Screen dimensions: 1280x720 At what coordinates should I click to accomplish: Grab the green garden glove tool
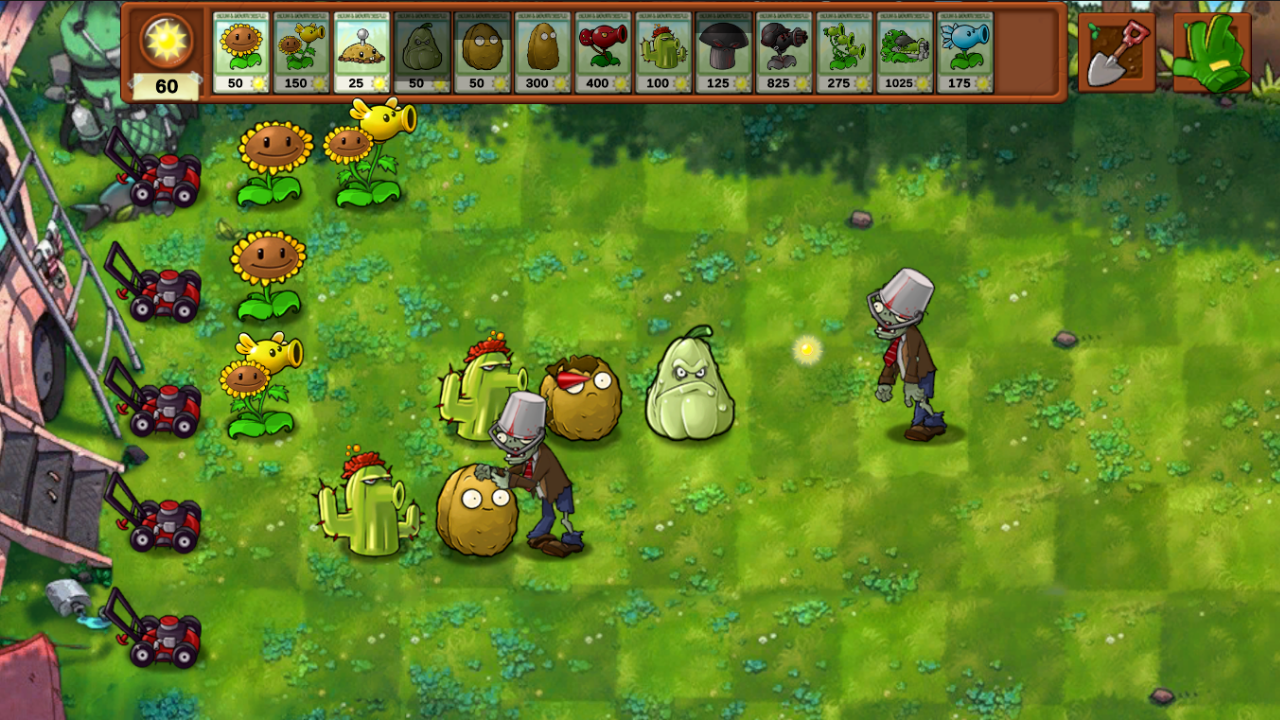1213,52
